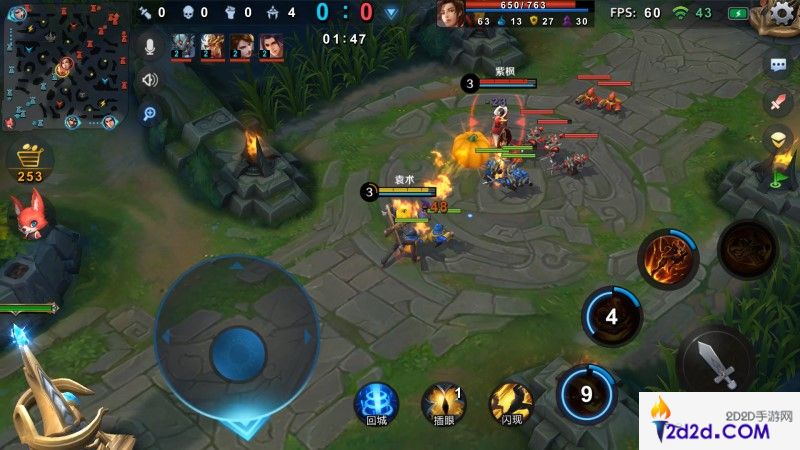Tap the magnifying glass zoom button

(x=150, y=113)
